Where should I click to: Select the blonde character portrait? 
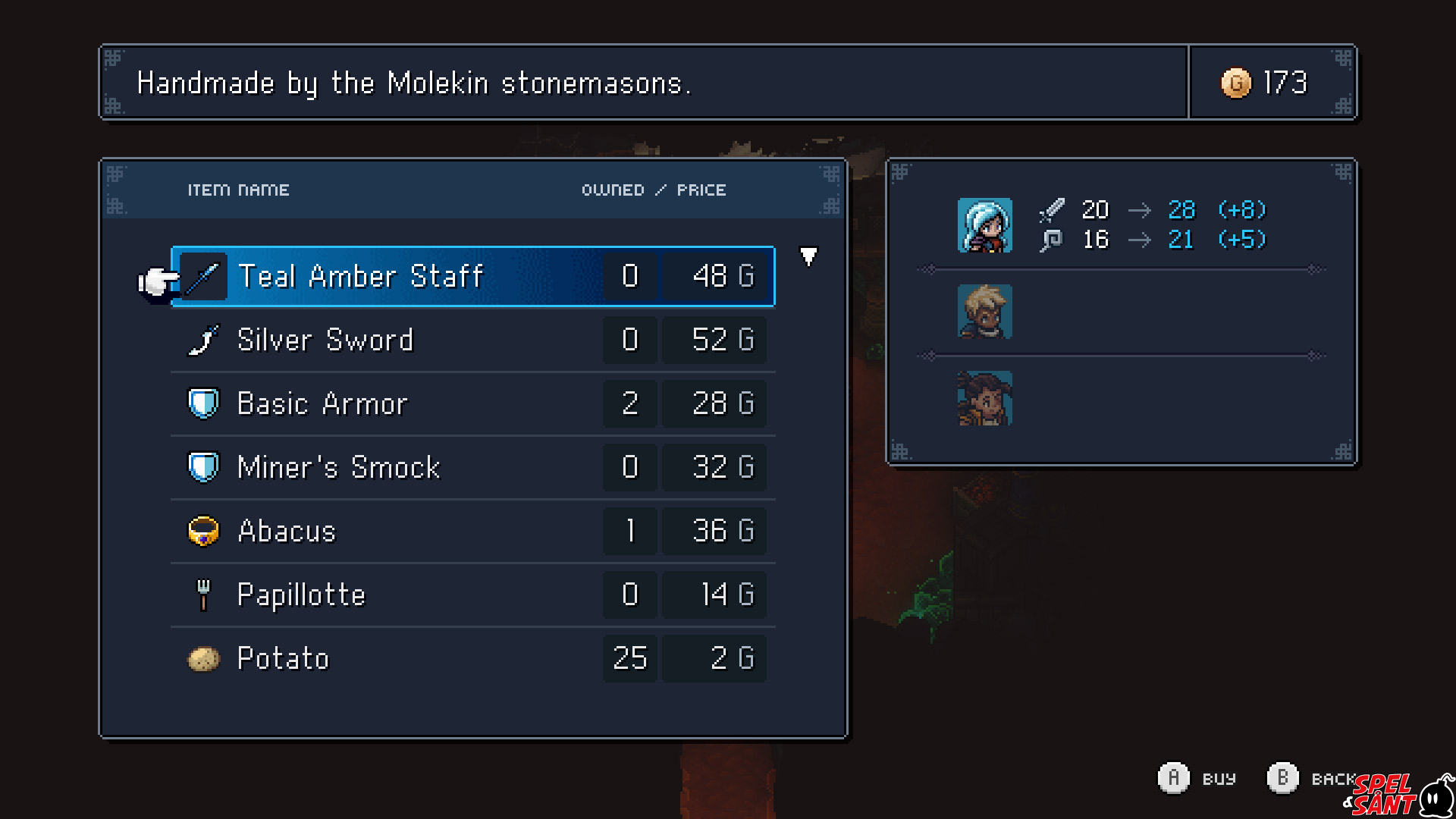coord(984,312)
